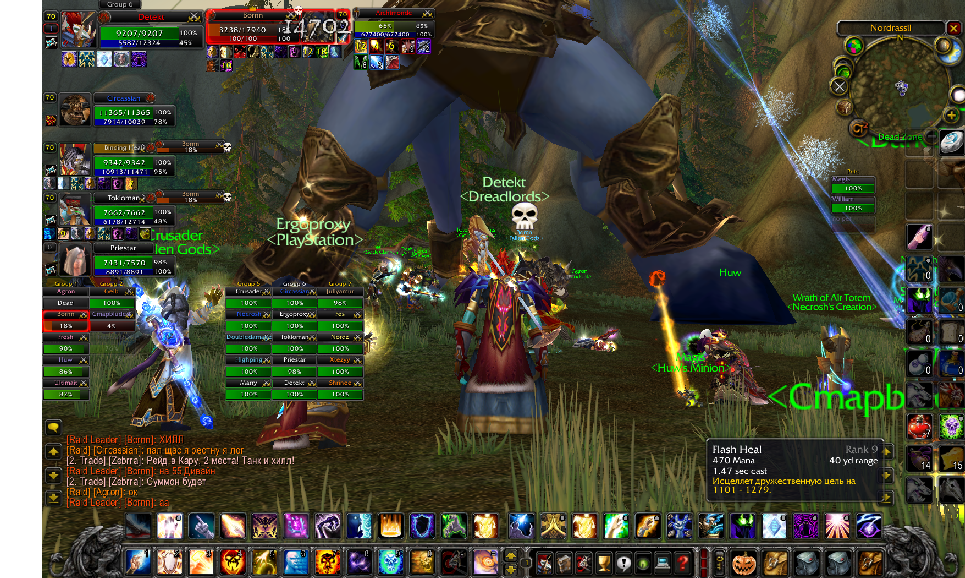Viewport: 965px width, 578px height.
Task: Click the pumpkin bag slot
Action: [x=744, y=562]
